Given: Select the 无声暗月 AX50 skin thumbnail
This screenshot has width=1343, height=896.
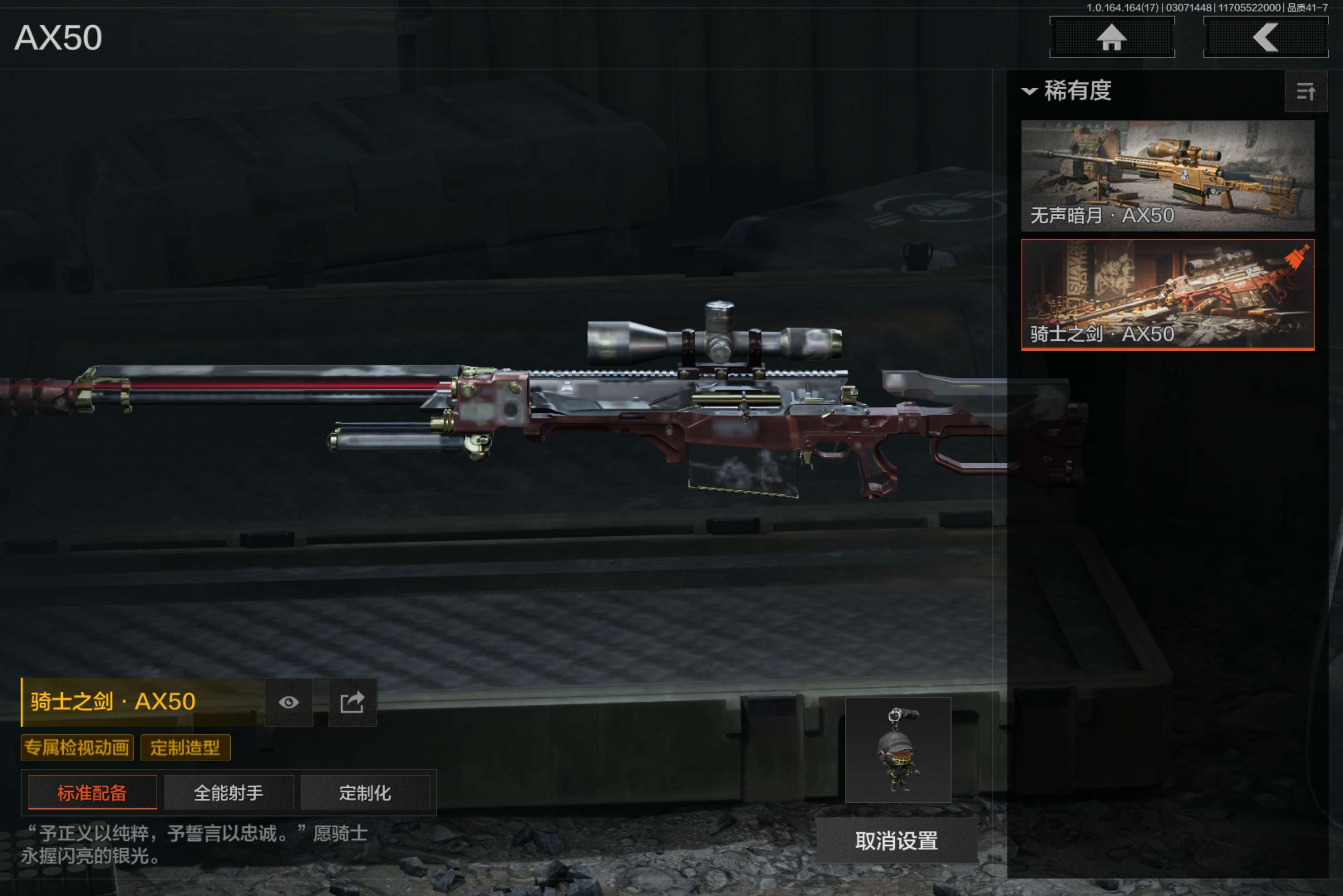Looking at the screenshot, I should (1167, 175).
